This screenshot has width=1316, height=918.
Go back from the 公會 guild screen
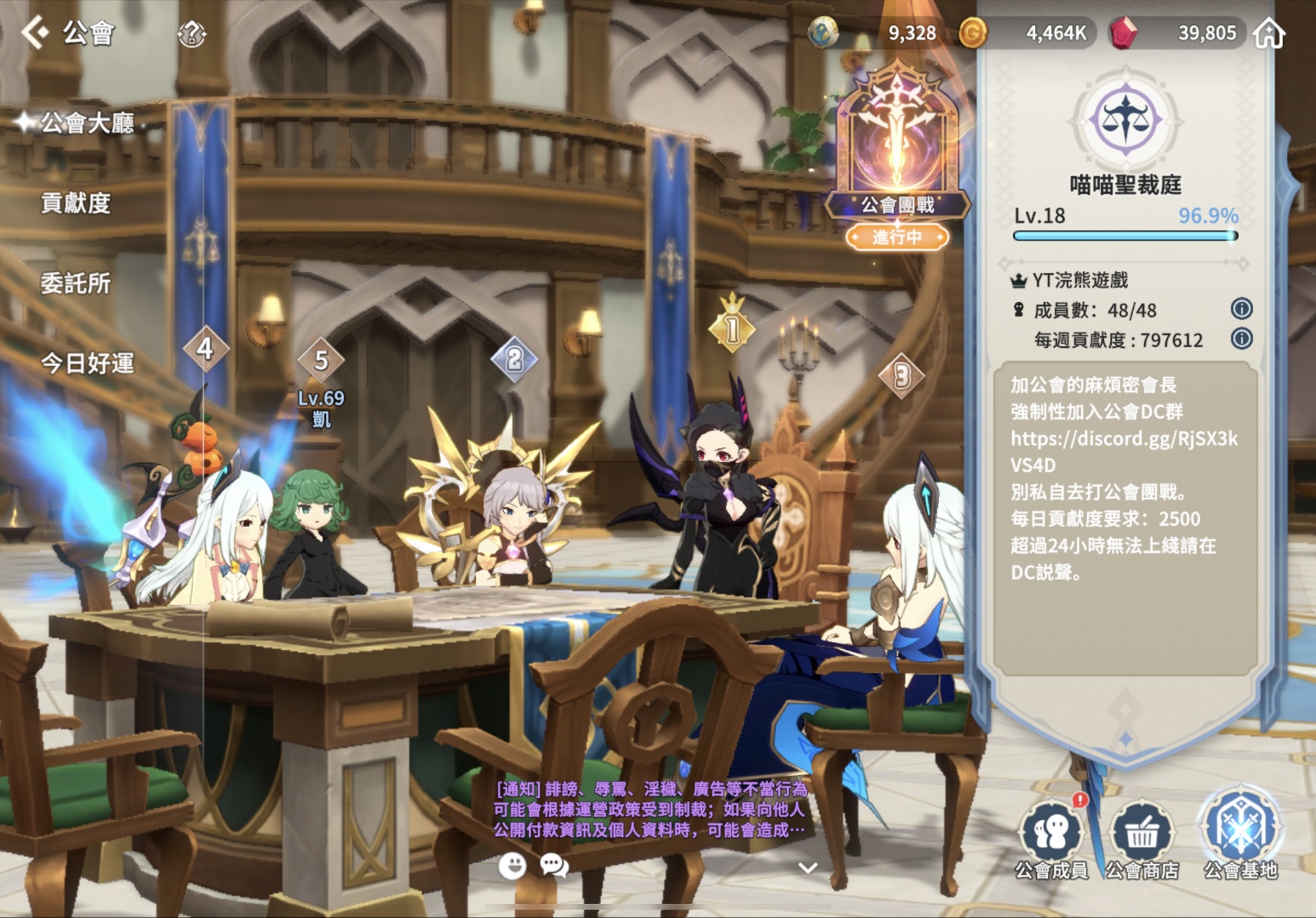(x=35, y=33)
